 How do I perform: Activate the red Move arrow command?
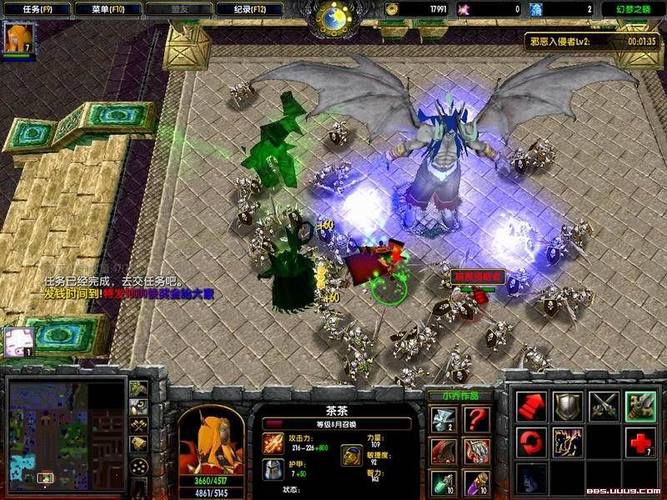pos(532,404)
